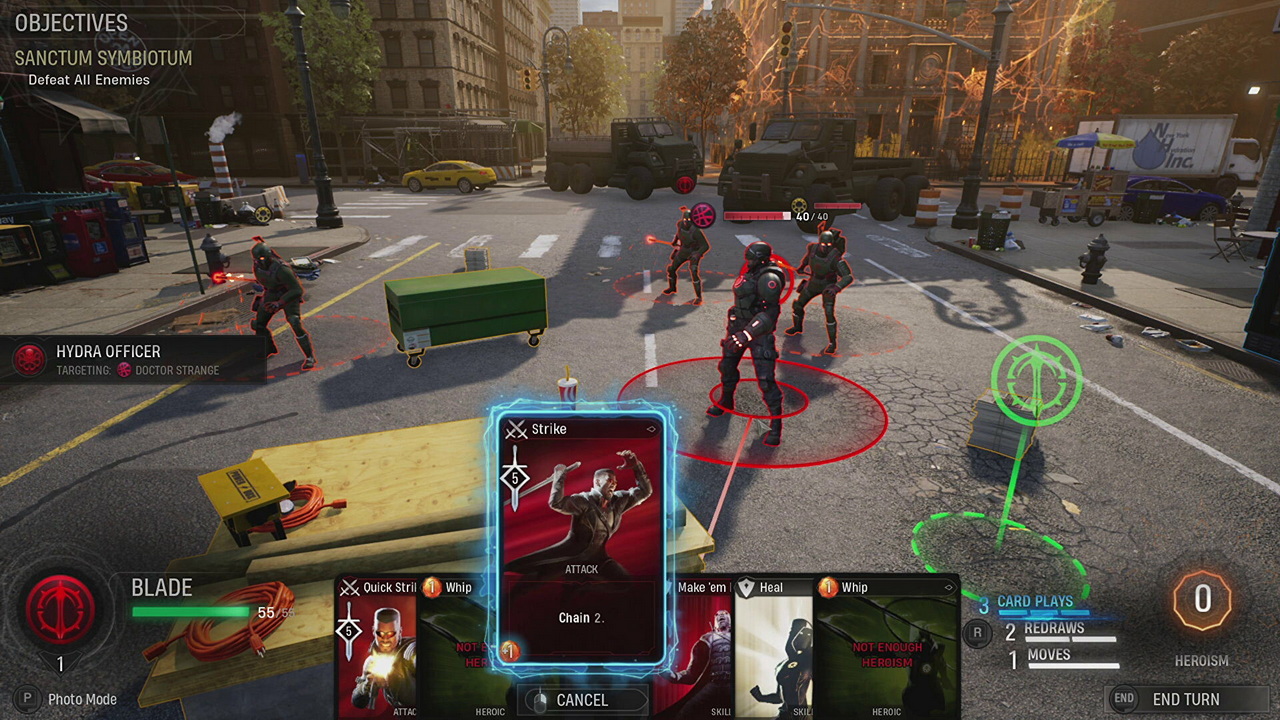Click the End Turn button
The image size is (1280, 720).
[1185, 699]
